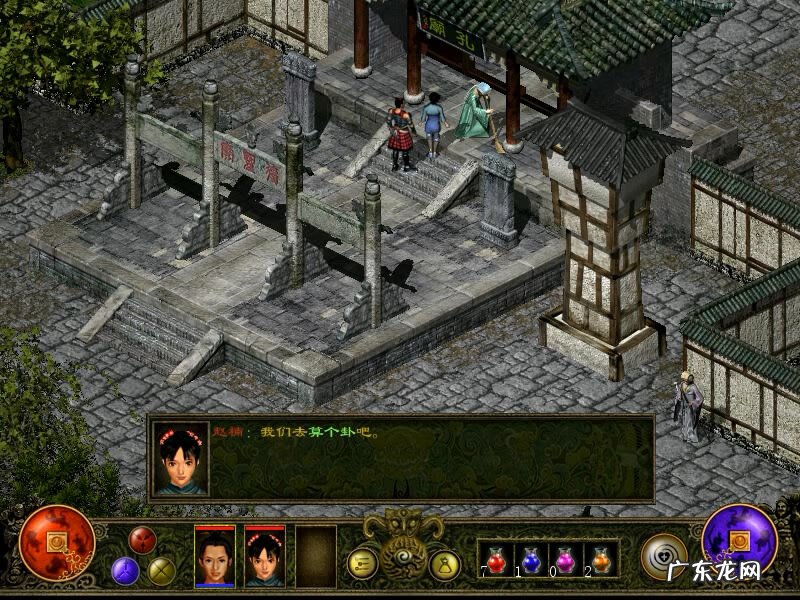This screenshot has height=600, width=800.
Task: Click the crossed weapons round button
Action: [162, 570]
